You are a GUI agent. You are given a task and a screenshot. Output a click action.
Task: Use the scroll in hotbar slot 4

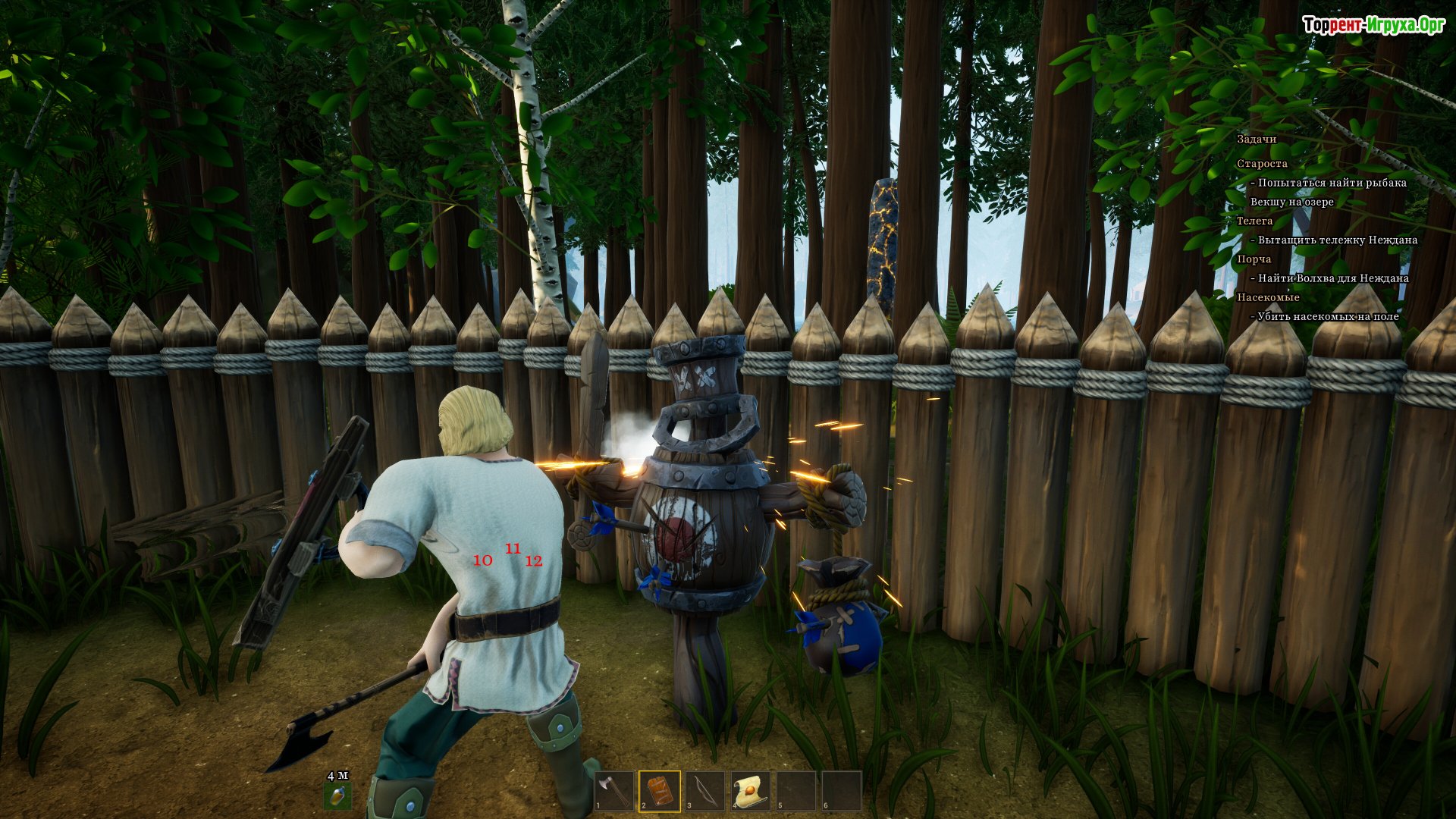(751, 791)
